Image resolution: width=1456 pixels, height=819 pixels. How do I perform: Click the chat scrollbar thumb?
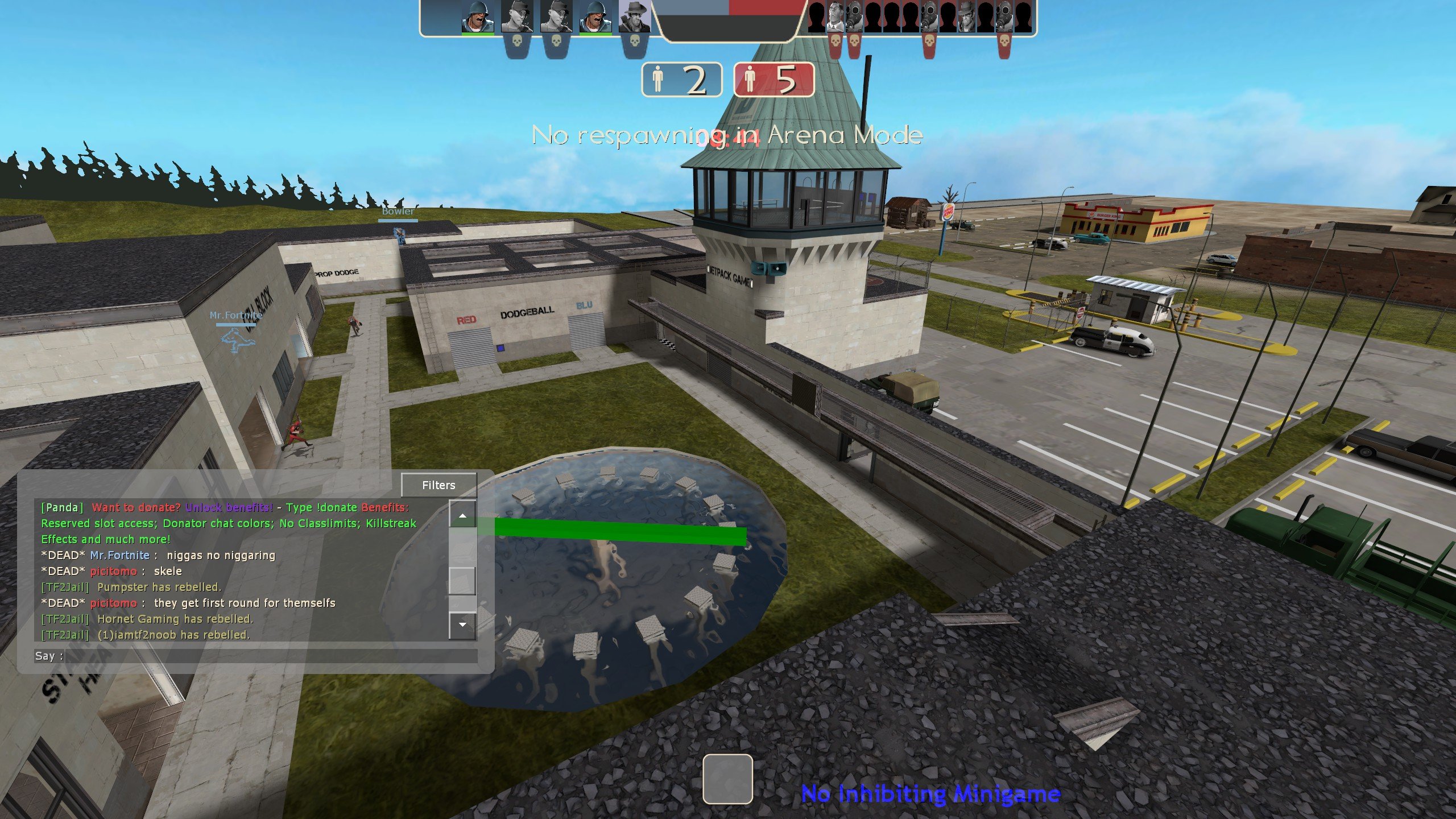coord(462,580)
